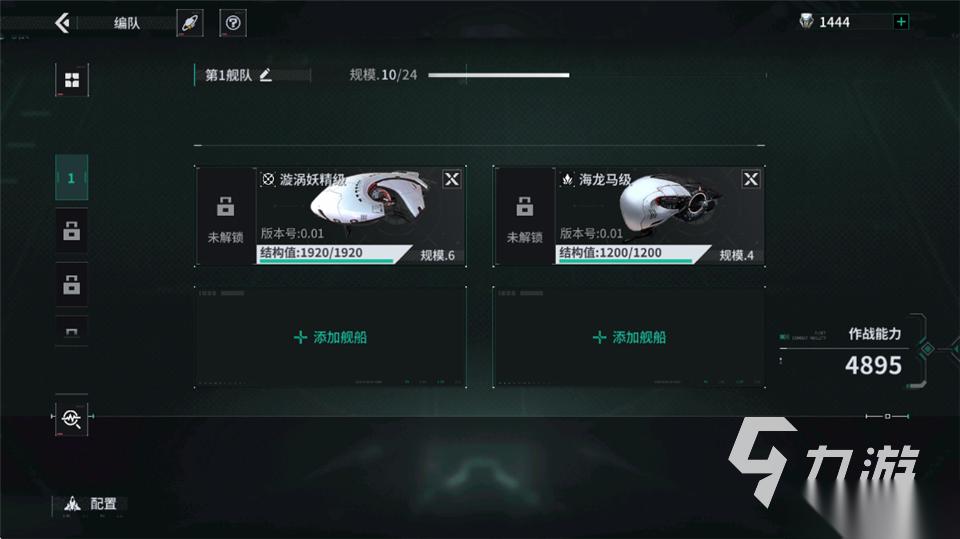Viewport: 960px width, 539px height.
Task: Open the rocket icon next to 编队
Action: click(x=190, y=23)
